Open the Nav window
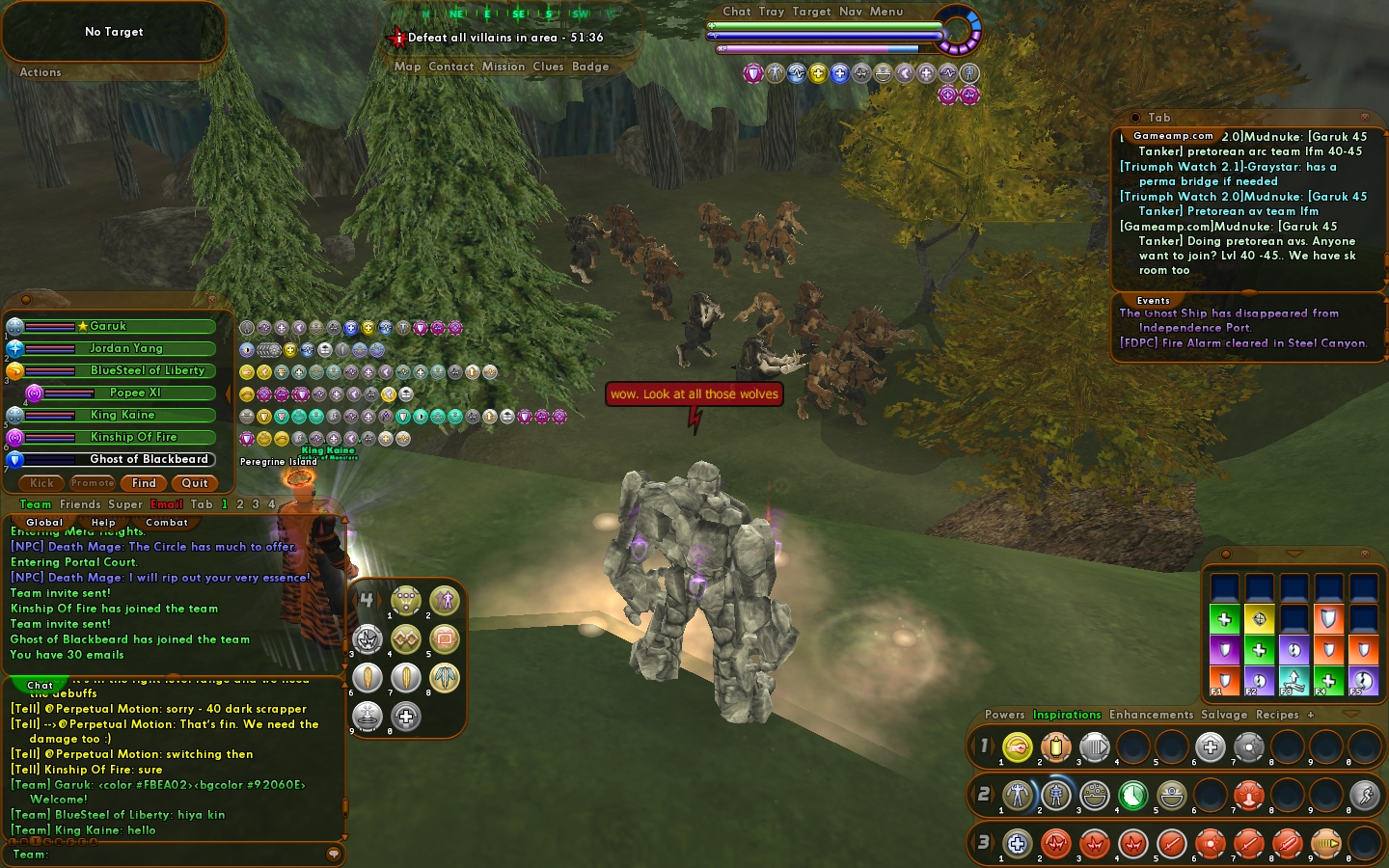Image resolution: width=1389 pixels, height=868 pixels. pyautogui.click(x=850, y=12)
